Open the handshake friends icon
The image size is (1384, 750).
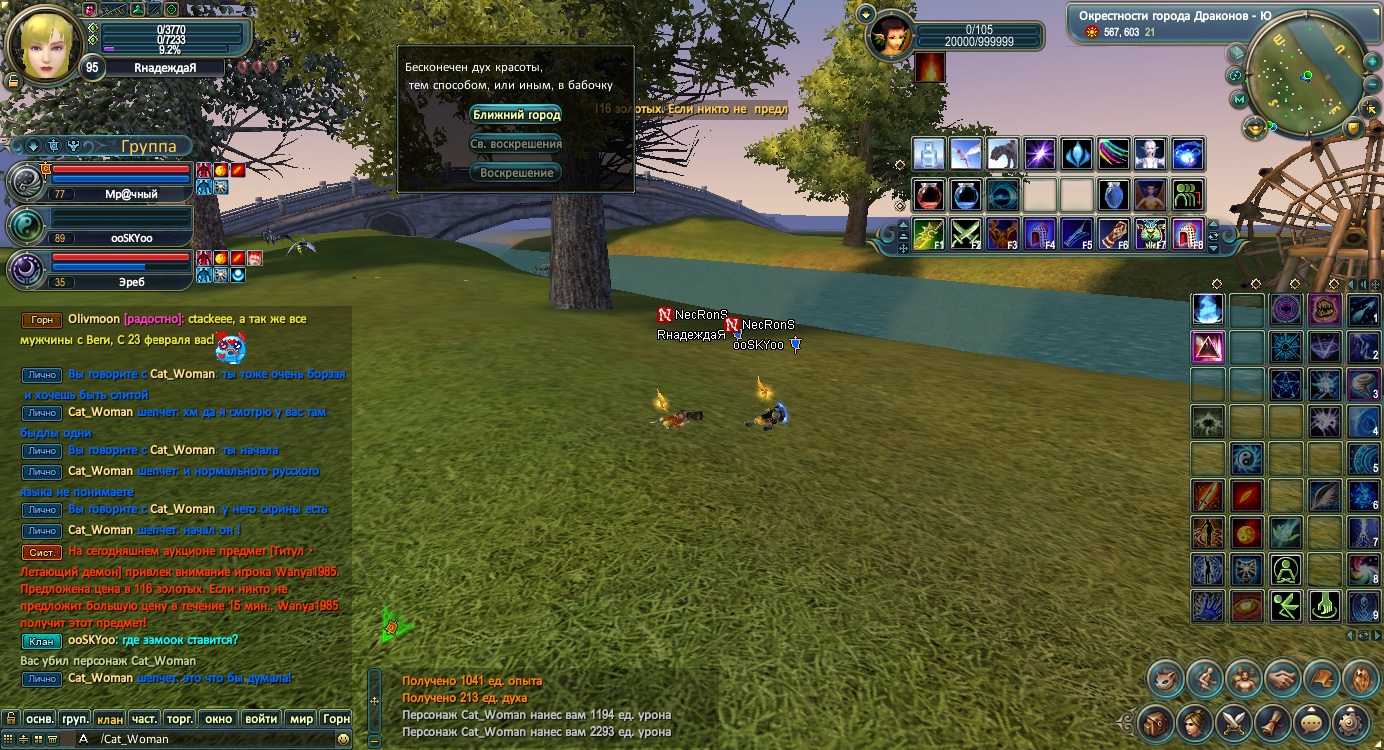[x=1283, y=679]
